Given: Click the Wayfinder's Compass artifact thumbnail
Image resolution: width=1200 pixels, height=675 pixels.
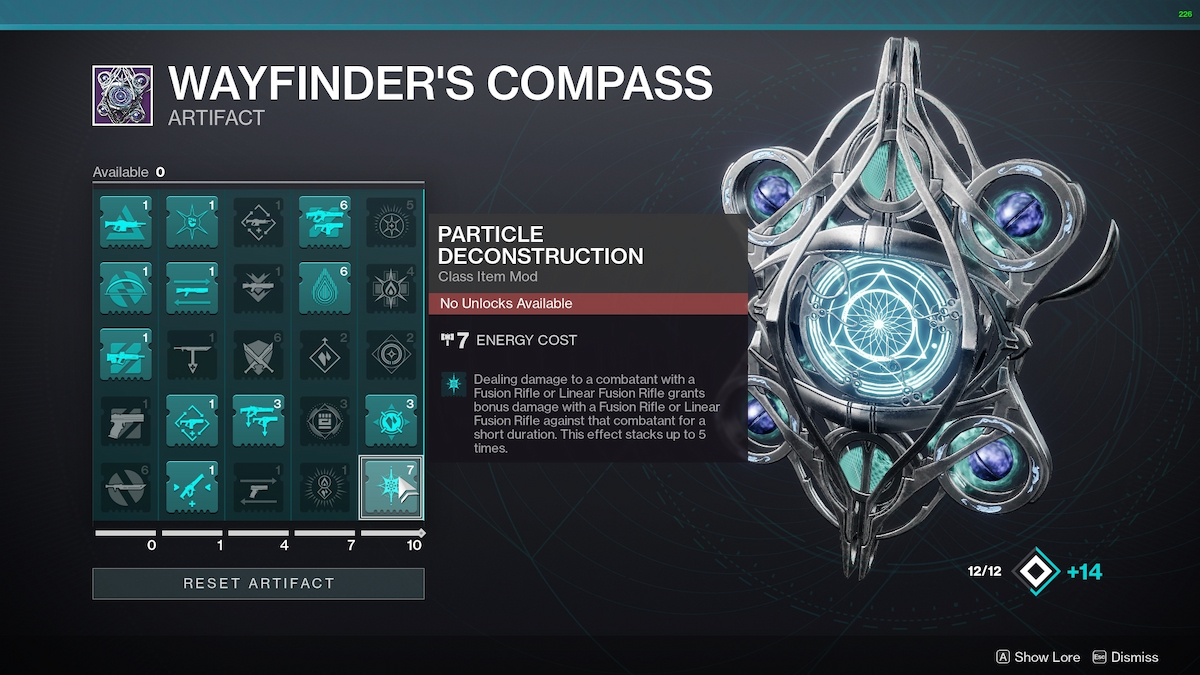Looking at the screenshot, I should [122, 96].
